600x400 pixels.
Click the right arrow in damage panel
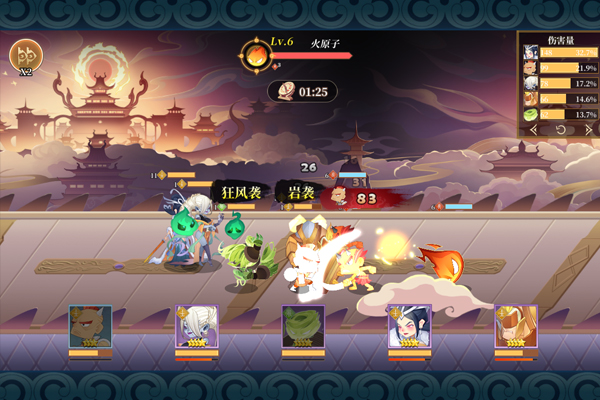coord(588,130)
